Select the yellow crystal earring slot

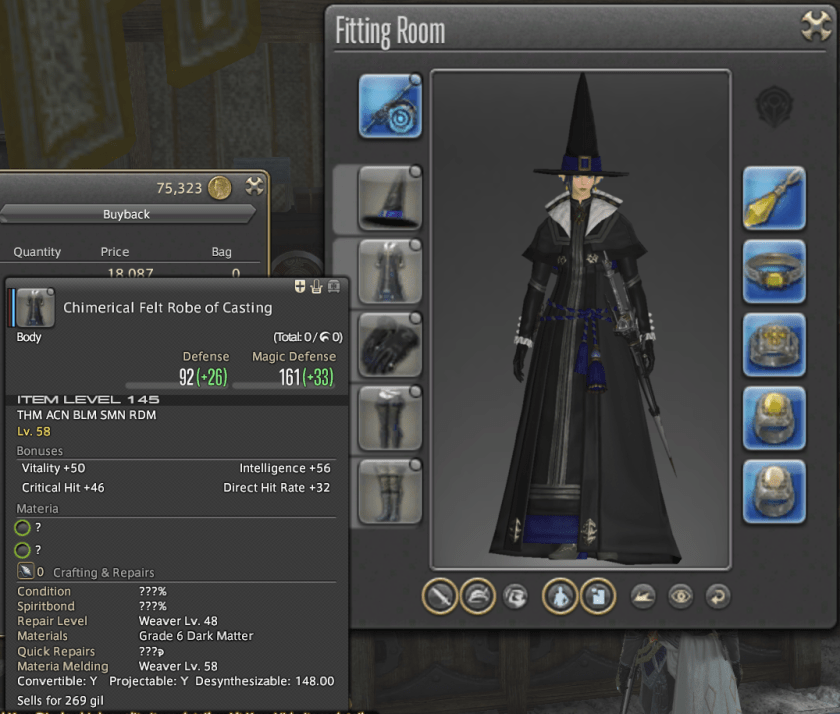point(774,198)
